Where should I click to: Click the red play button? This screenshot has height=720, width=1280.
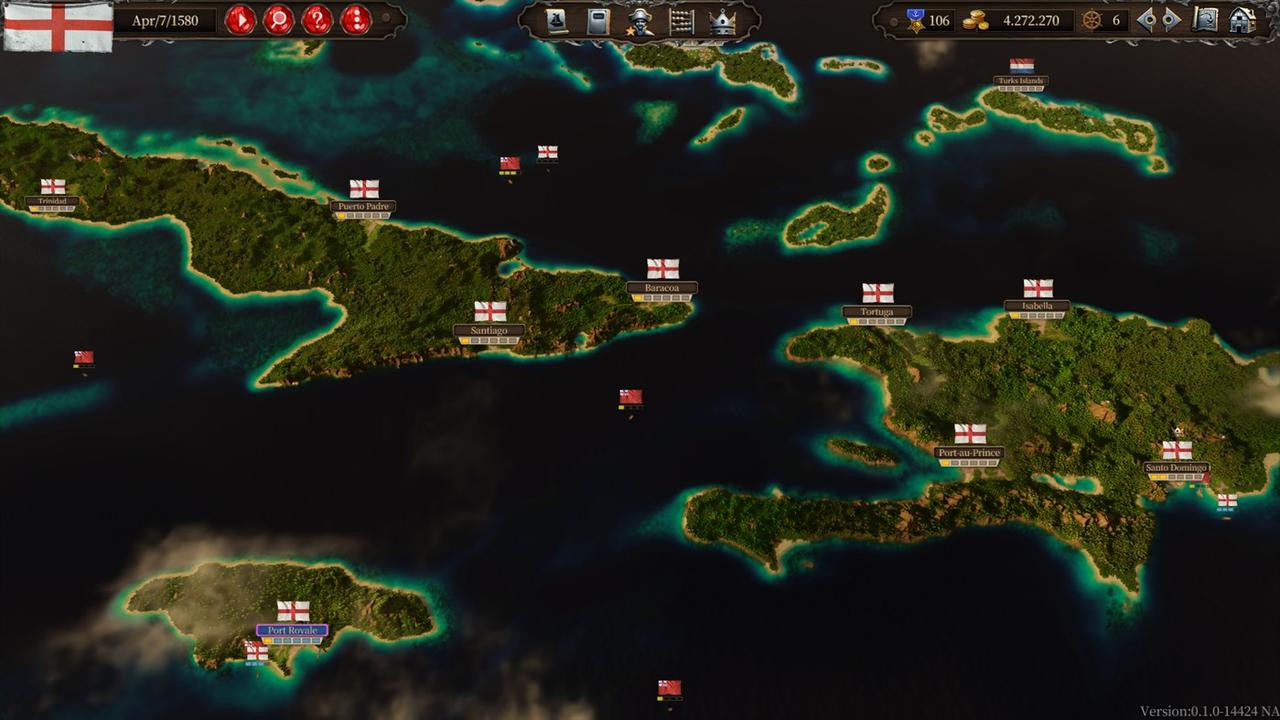[240, 20]
